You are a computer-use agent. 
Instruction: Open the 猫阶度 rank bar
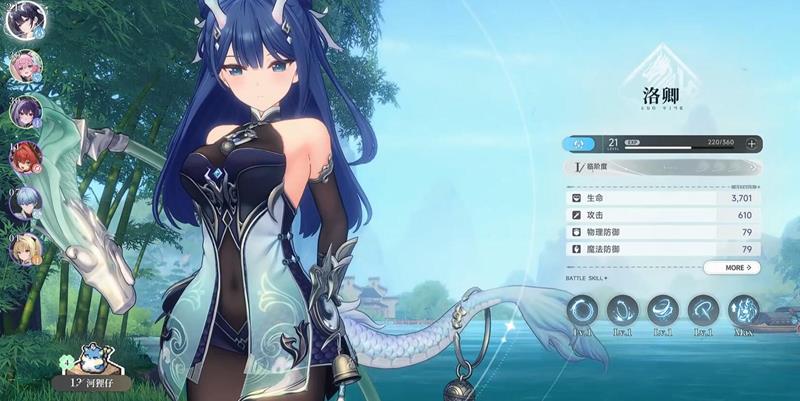point(662,168)
